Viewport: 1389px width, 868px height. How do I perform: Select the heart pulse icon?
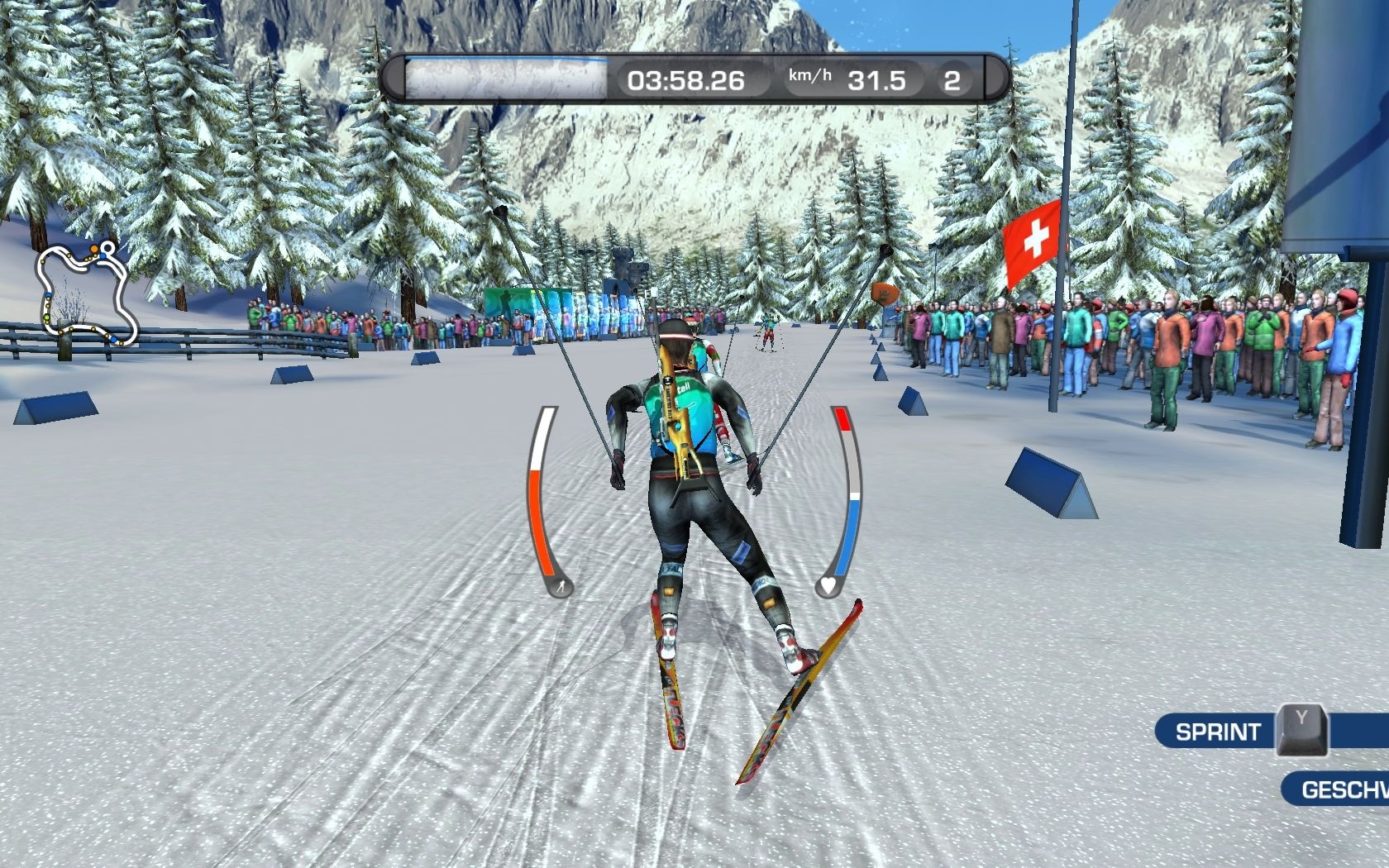point(828,587)
